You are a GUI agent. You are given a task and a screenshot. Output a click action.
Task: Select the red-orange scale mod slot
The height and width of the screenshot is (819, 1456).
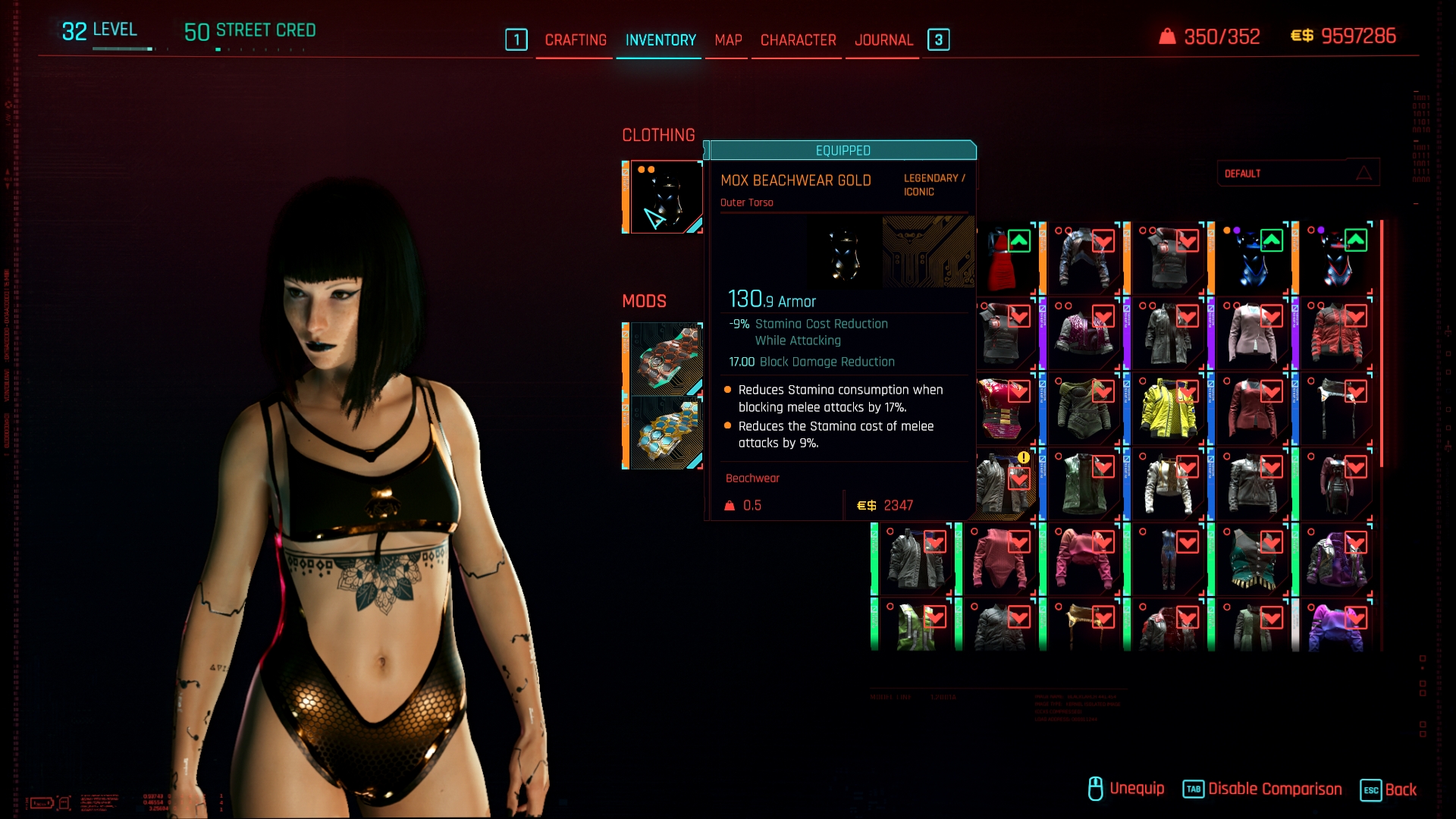click(665, 359)
